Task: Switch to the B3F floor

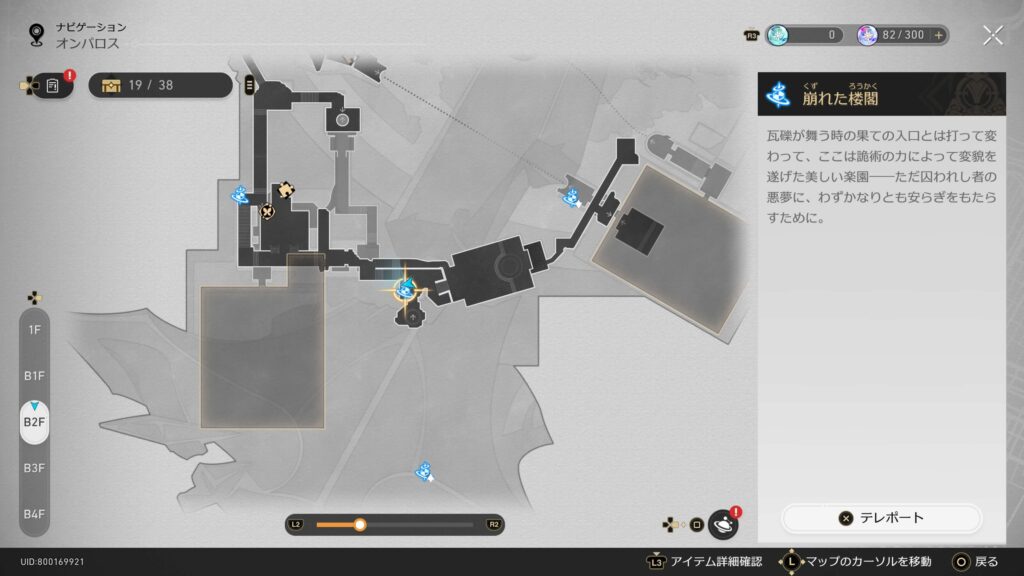Action: point(35,468)
